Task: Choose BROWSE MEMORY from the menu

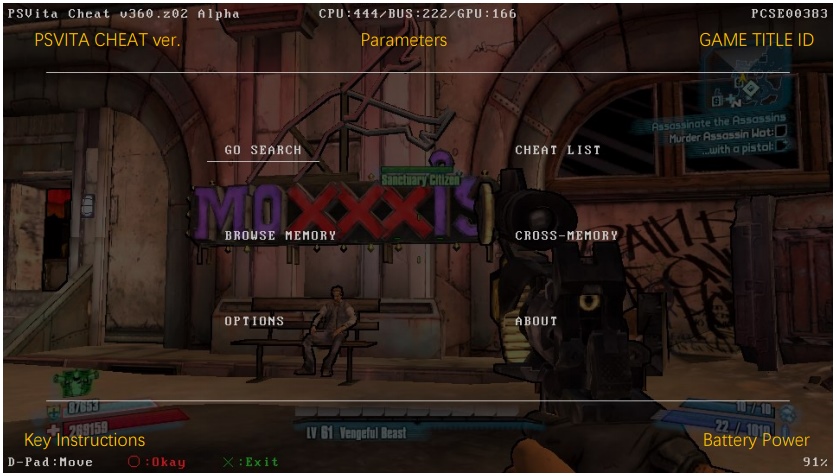Action: 280,236
